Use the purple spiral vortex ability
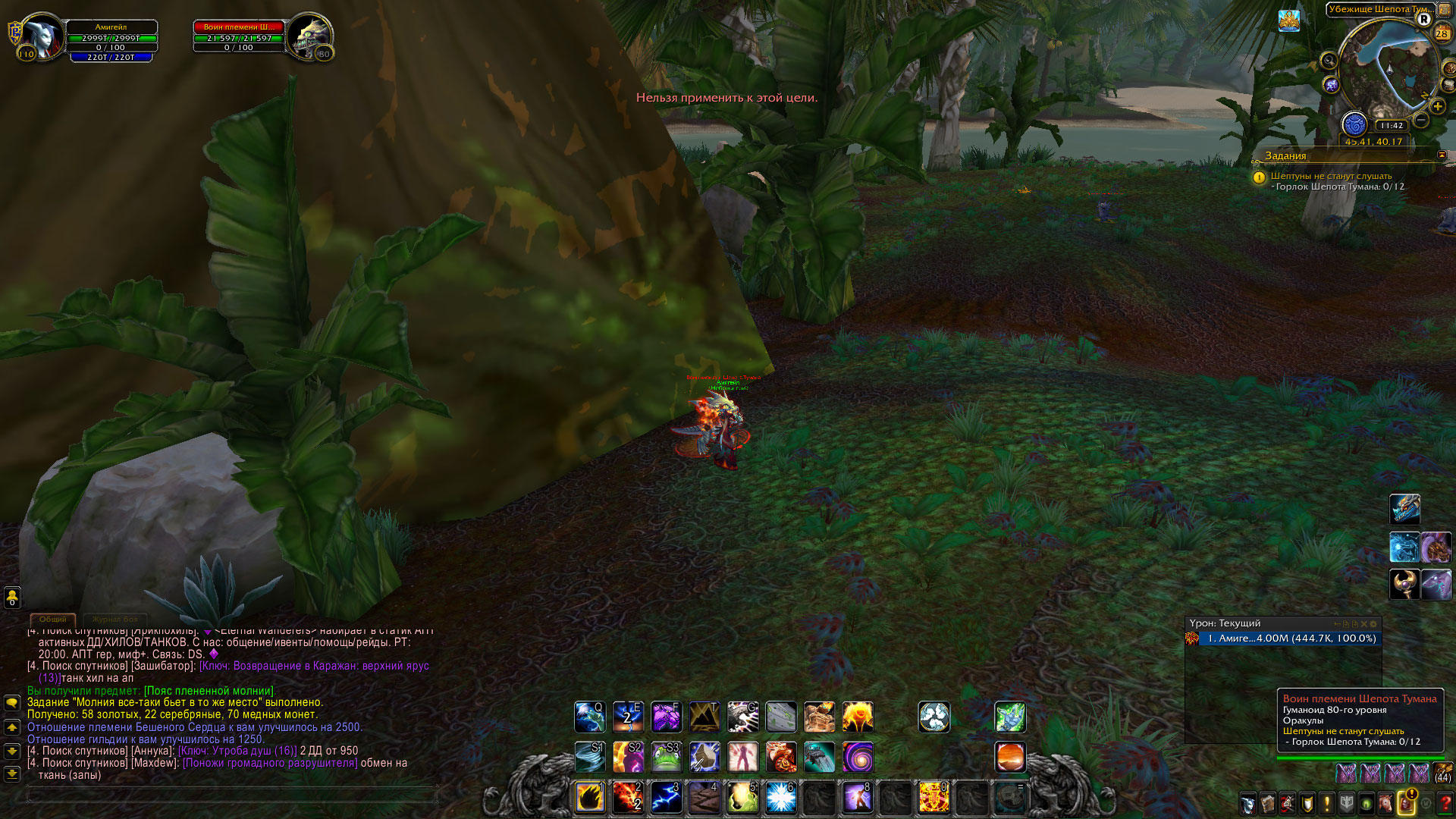This screenshot has height=819, width=1456. click(x=858, y=757)
